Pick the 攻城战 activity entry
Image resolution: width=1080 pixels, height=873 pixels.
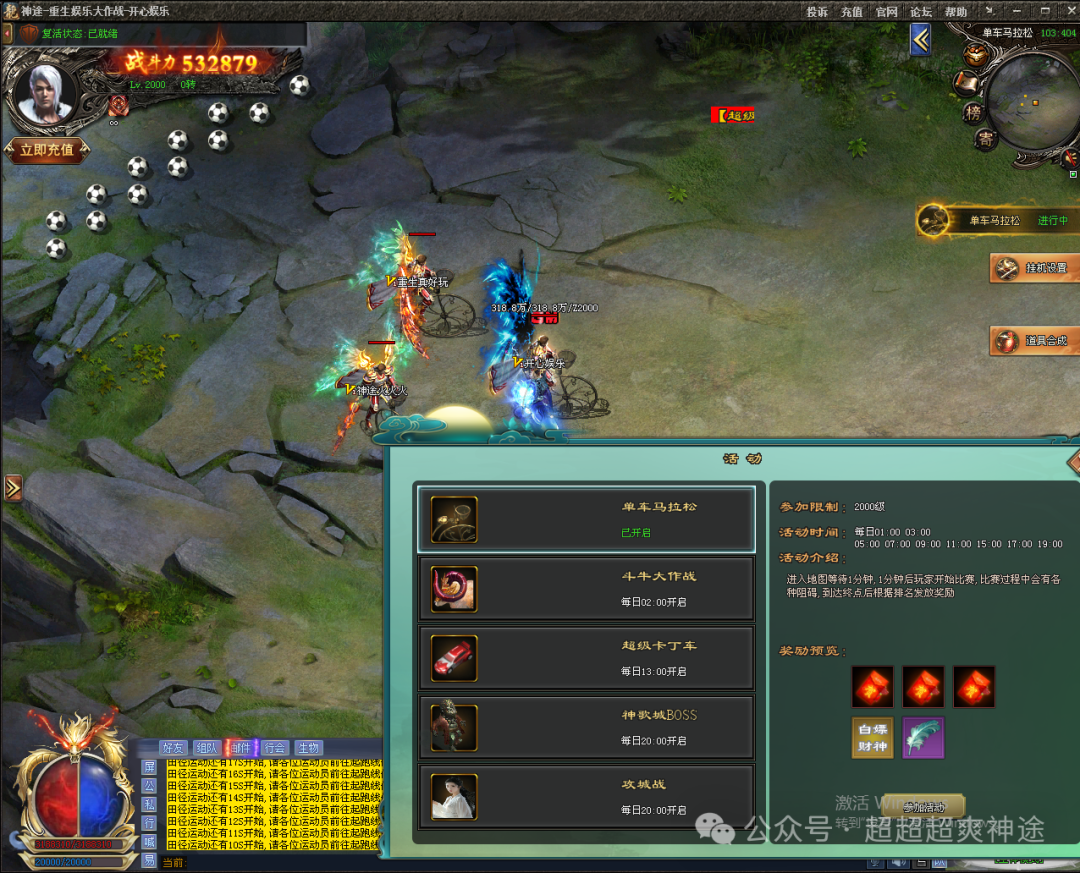tap(585, 796)
